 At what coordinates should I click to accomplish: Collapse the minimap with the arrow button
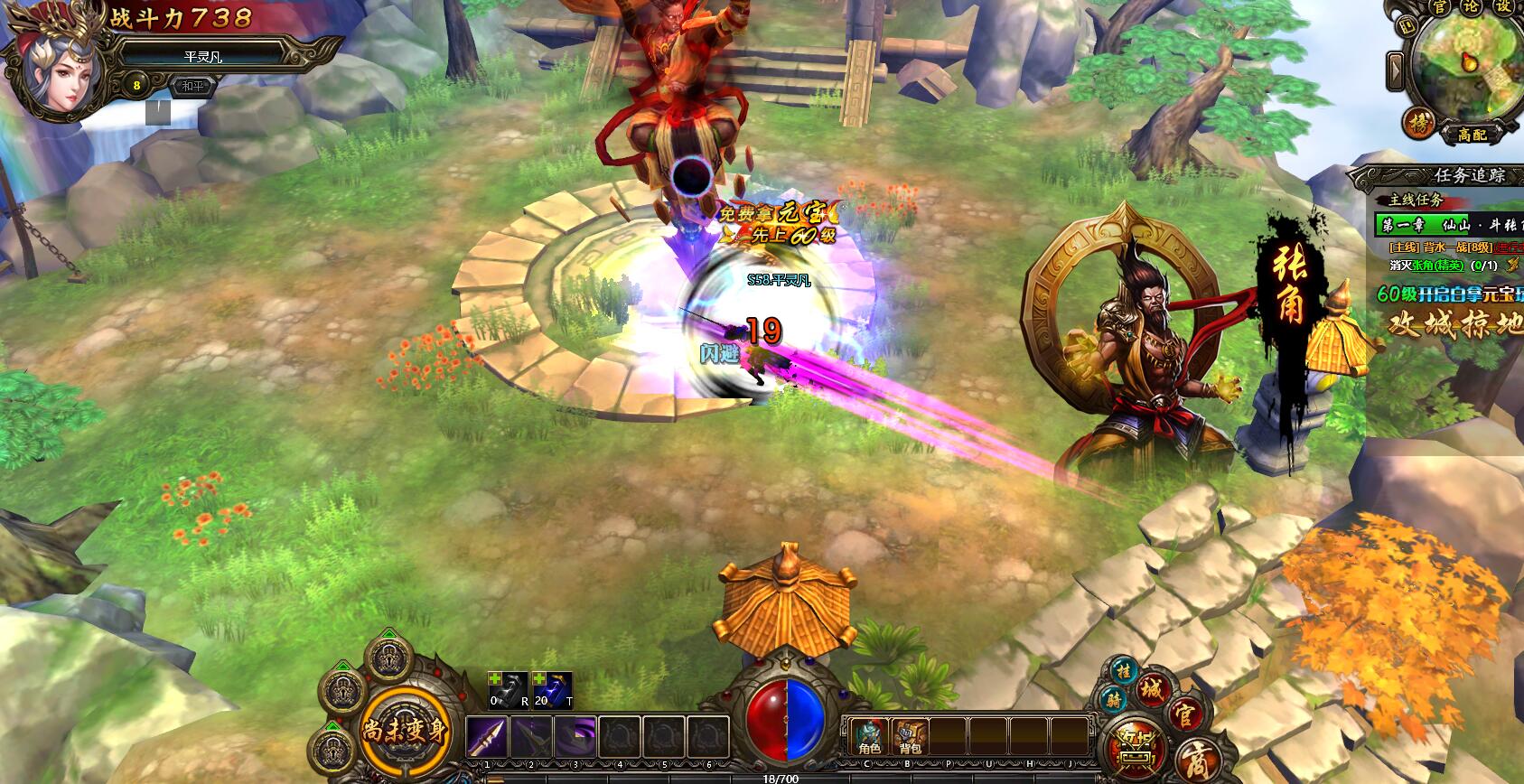pyautogui.click(x=1396, y=70)
